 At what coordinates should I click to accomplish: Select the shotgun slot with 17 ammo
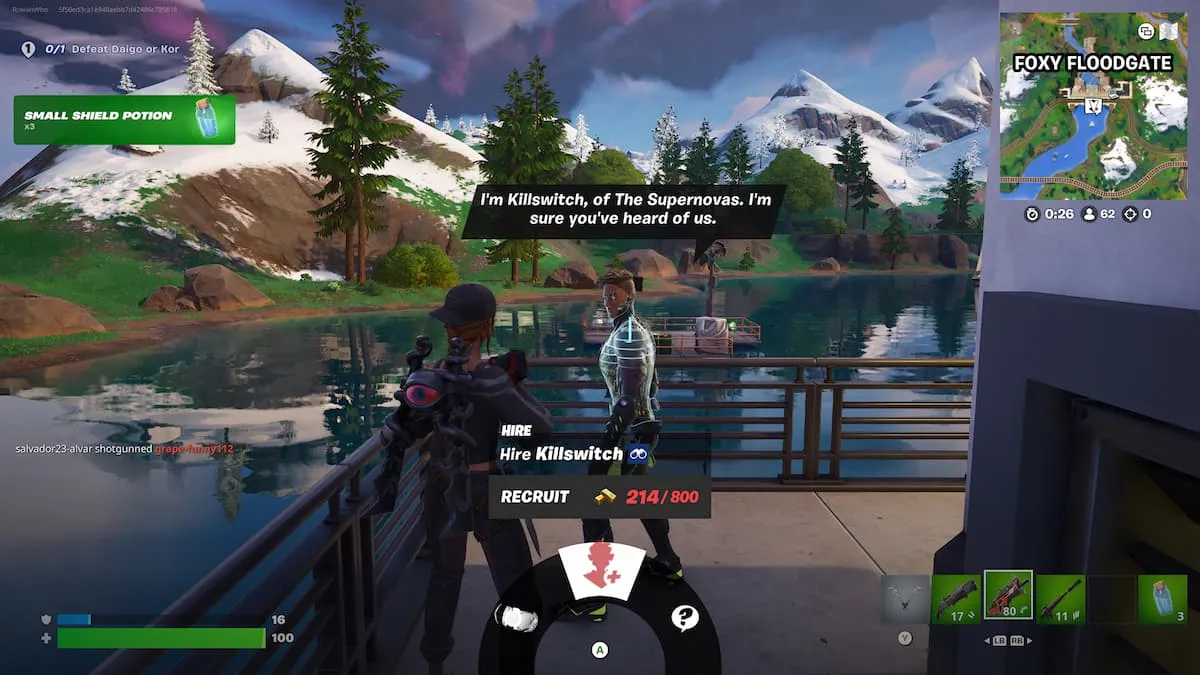click(955, 598)
